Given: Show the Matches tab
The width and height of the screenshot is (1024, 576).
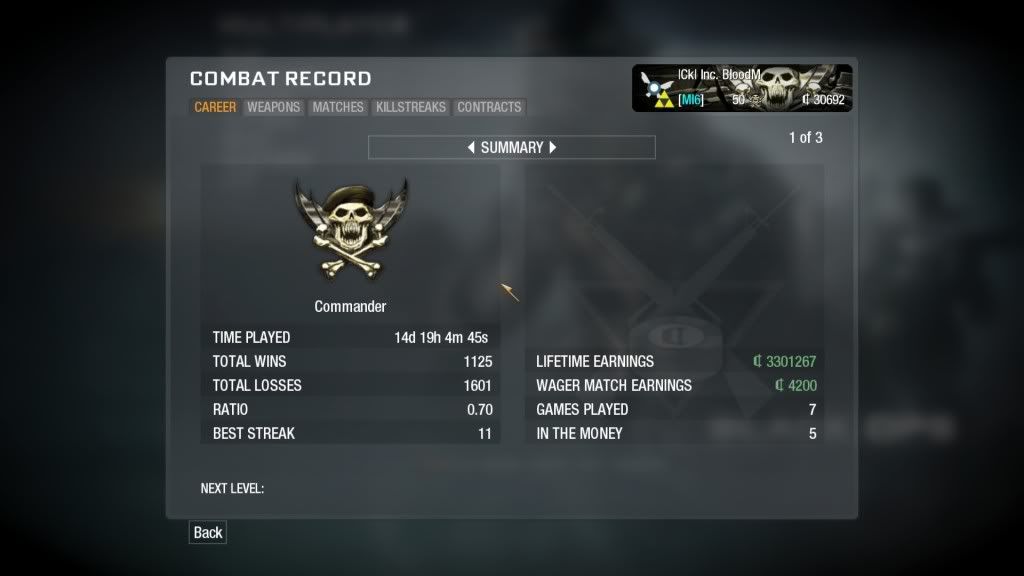Looking at the screenshot, I should 338,107.
